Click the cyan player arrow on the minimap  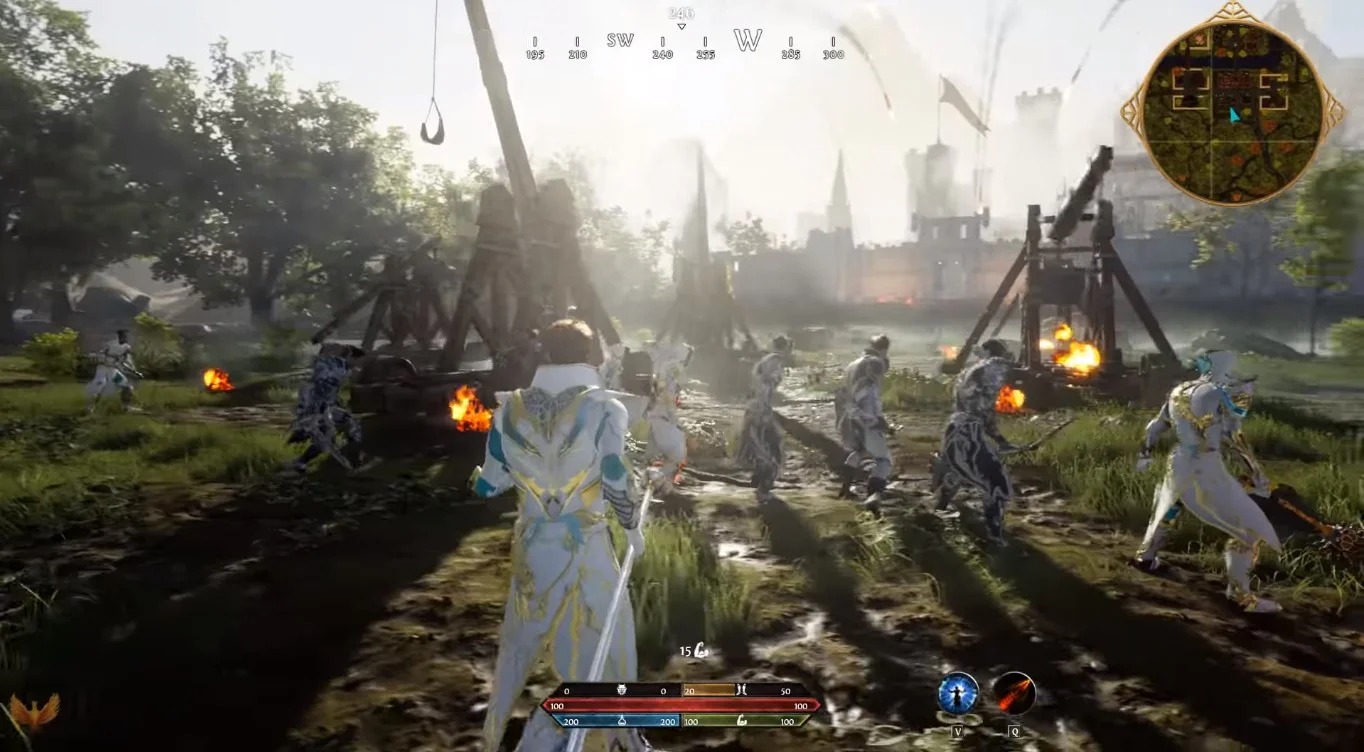(1234, 114)
